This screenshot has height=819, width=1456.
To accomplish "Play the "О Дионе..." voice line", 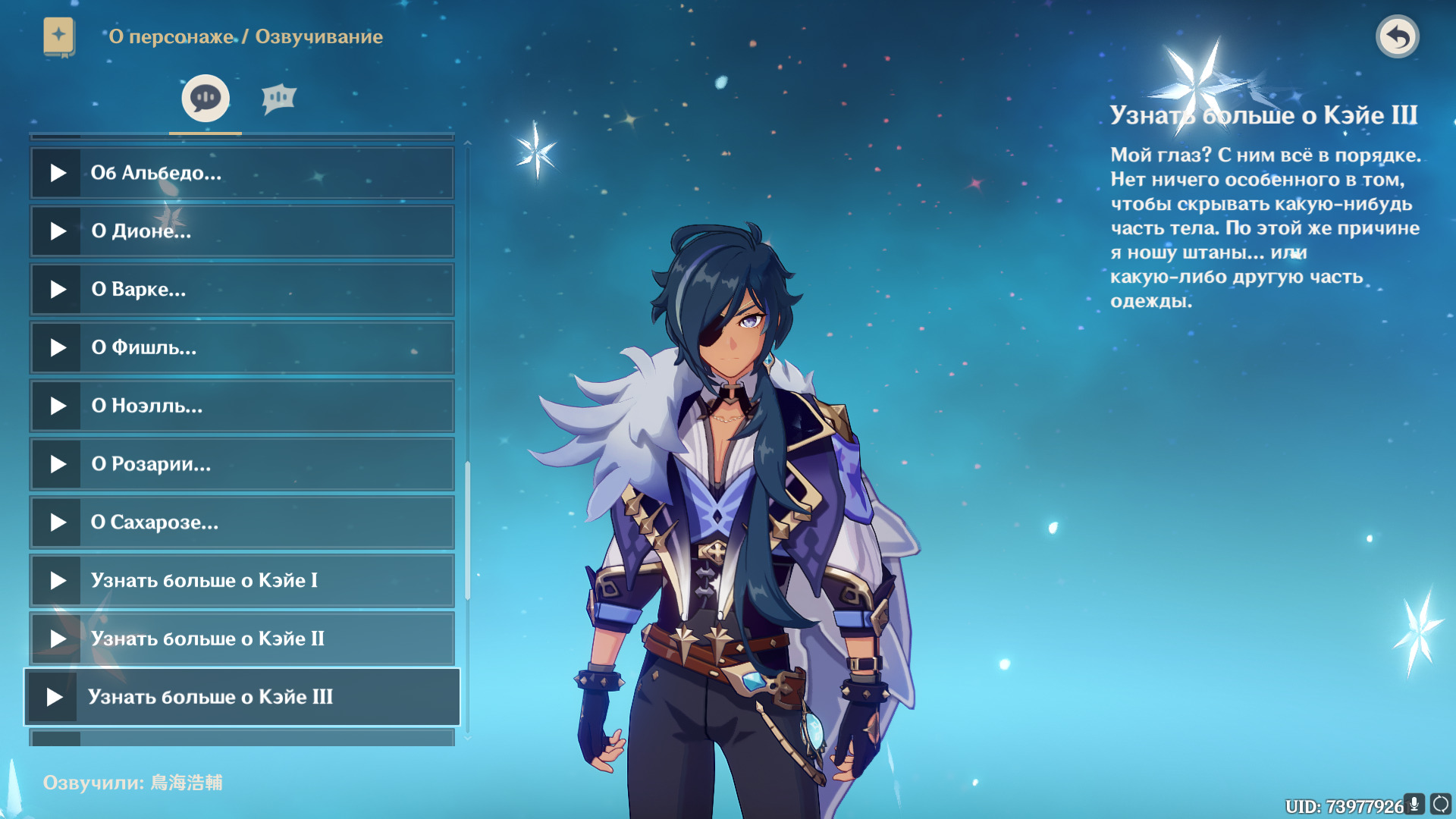I will tap(58, 231).
